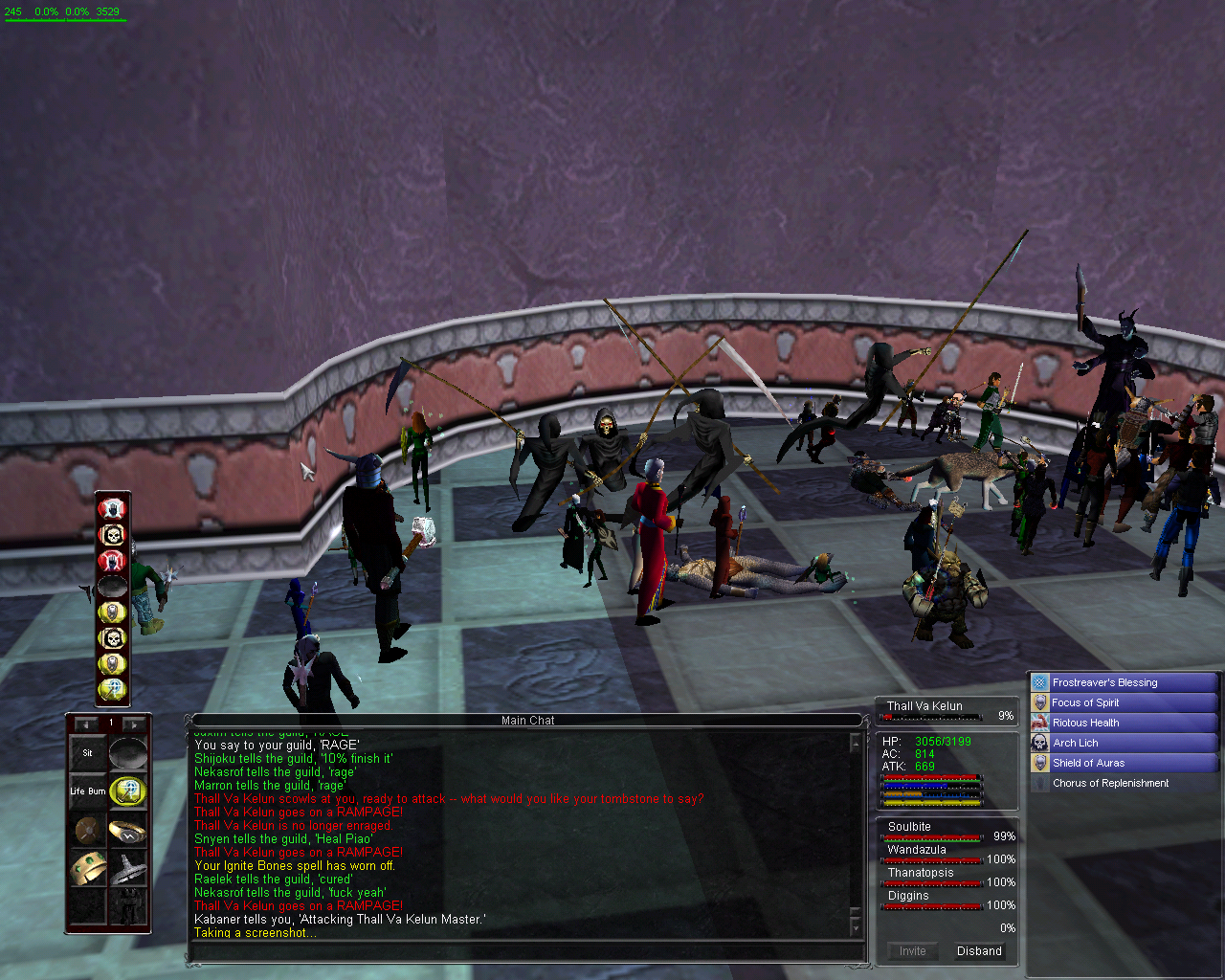Cast the bottom yellow spell gem
This screenshot has height=980, width=1225.
(113, 689)
